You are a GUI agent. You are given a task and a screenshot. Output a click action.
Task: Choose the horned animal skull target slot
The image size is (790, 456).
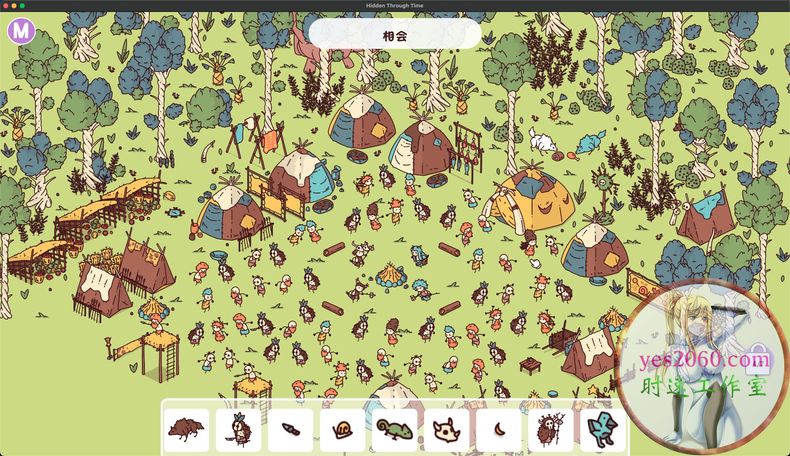tap(446, 430)
